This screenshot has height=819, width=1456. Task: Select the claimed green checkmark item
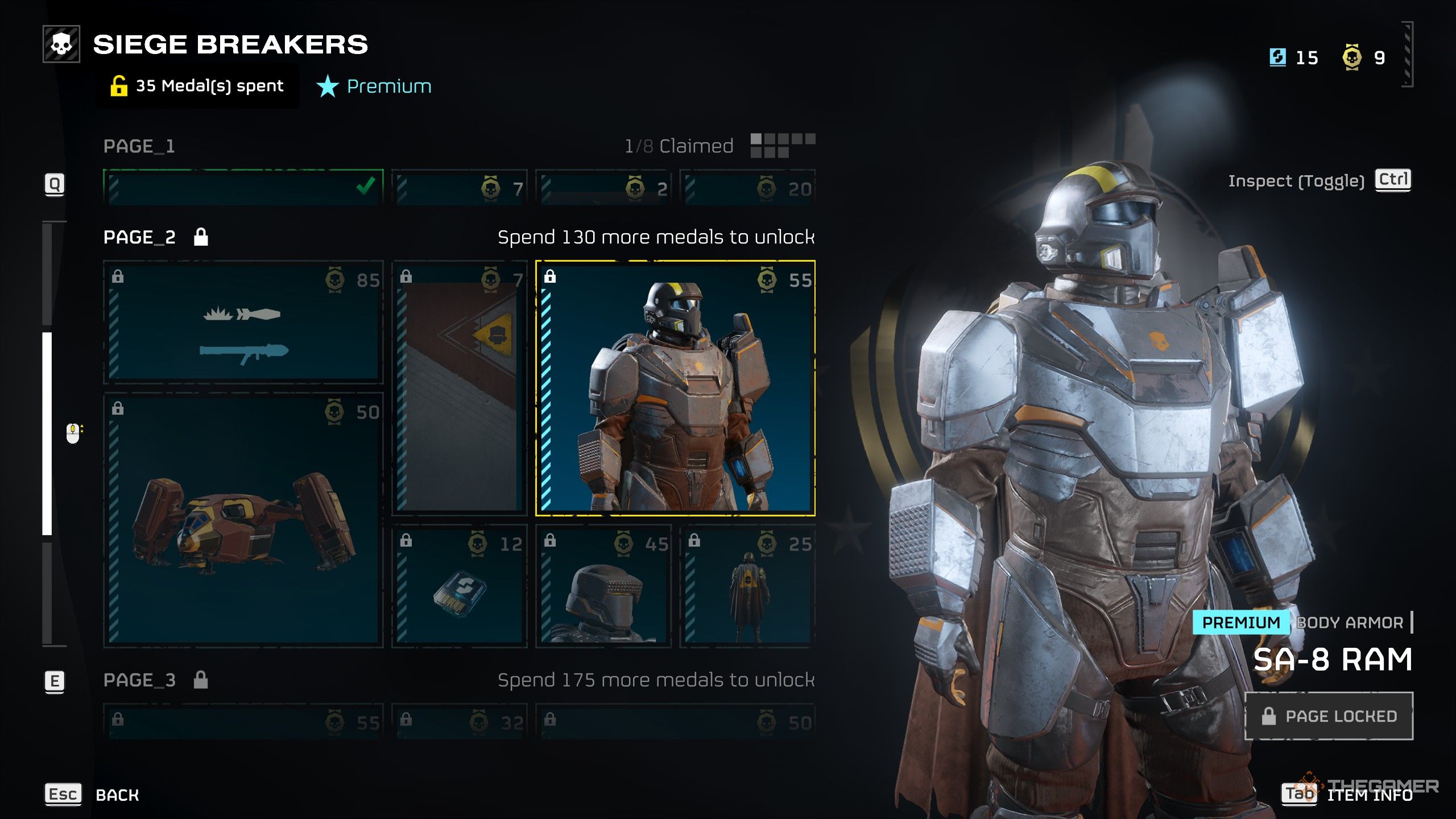(x=243, y=187)
